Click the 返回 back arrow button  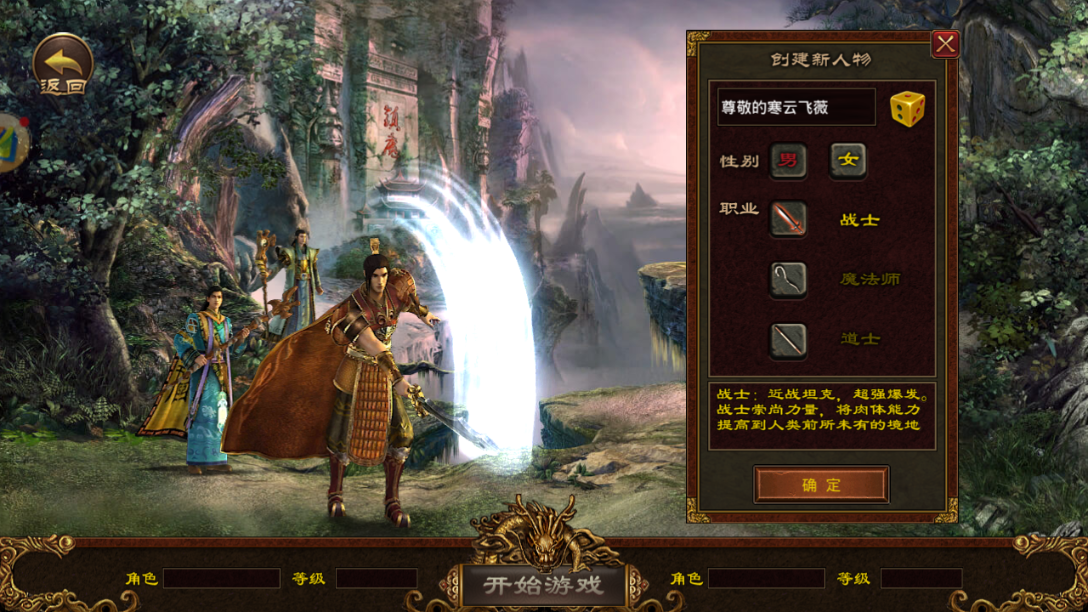pyautogui.click(x=62, y=64)
